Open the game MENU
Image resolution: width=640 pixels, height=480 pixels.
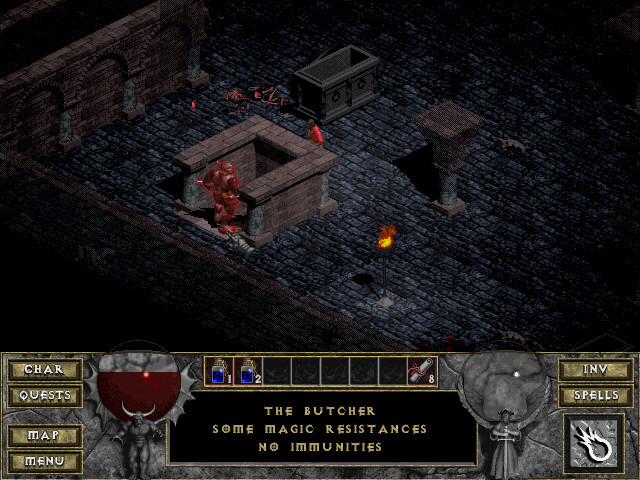pyautogui.click(x=44, y=461)
